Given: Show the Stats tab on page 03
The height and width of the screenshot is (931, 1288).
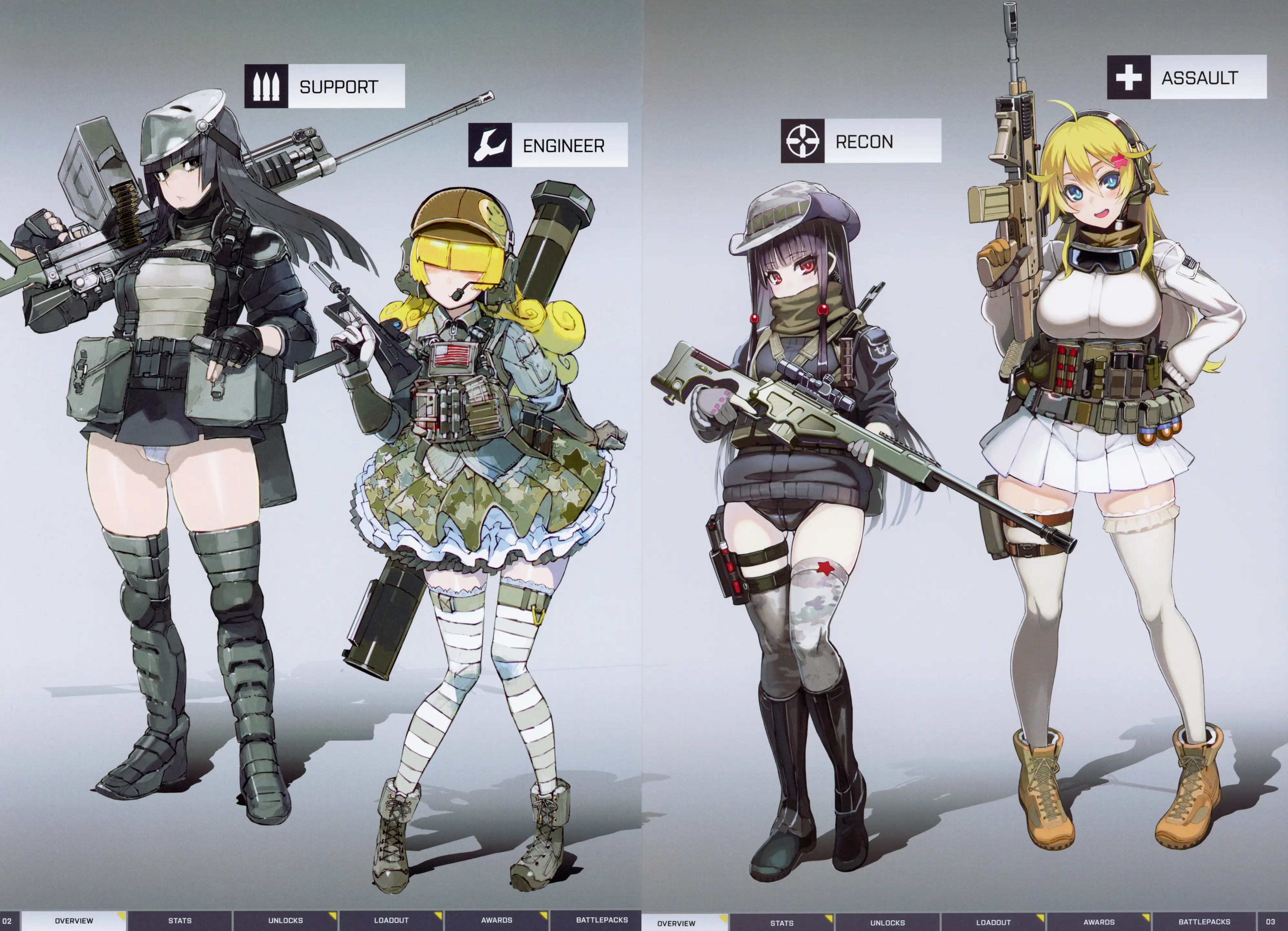Looking at the screenshot, I should click(x=781, y=923).
